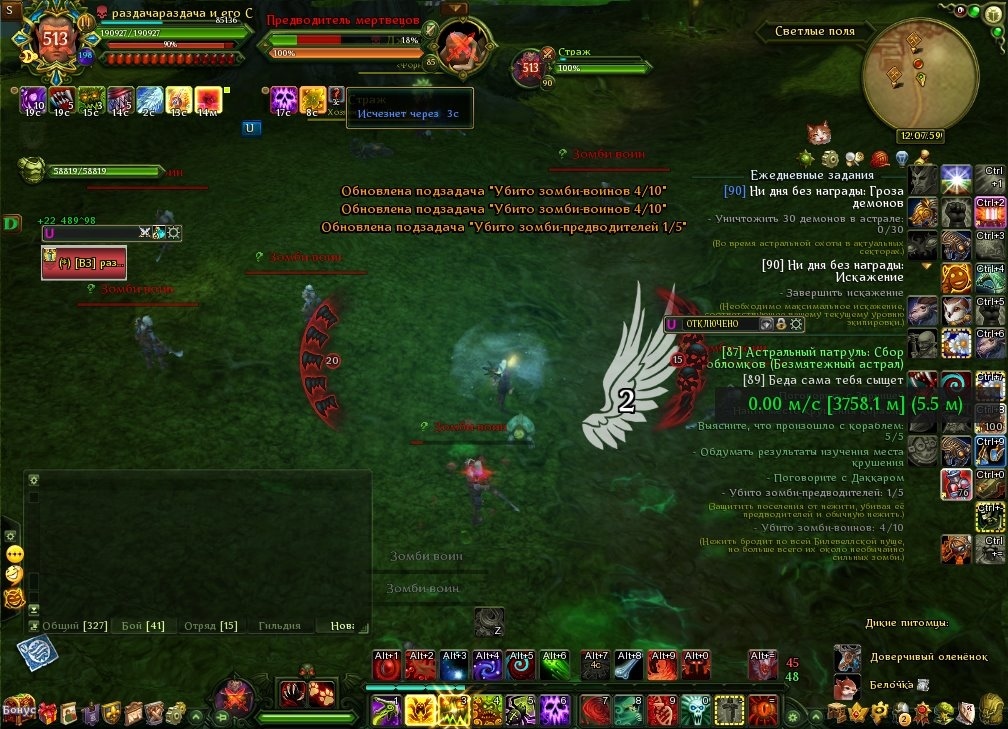Open the Гильдия chat tab
This screenshot has height=729, width=1008.
278,626
